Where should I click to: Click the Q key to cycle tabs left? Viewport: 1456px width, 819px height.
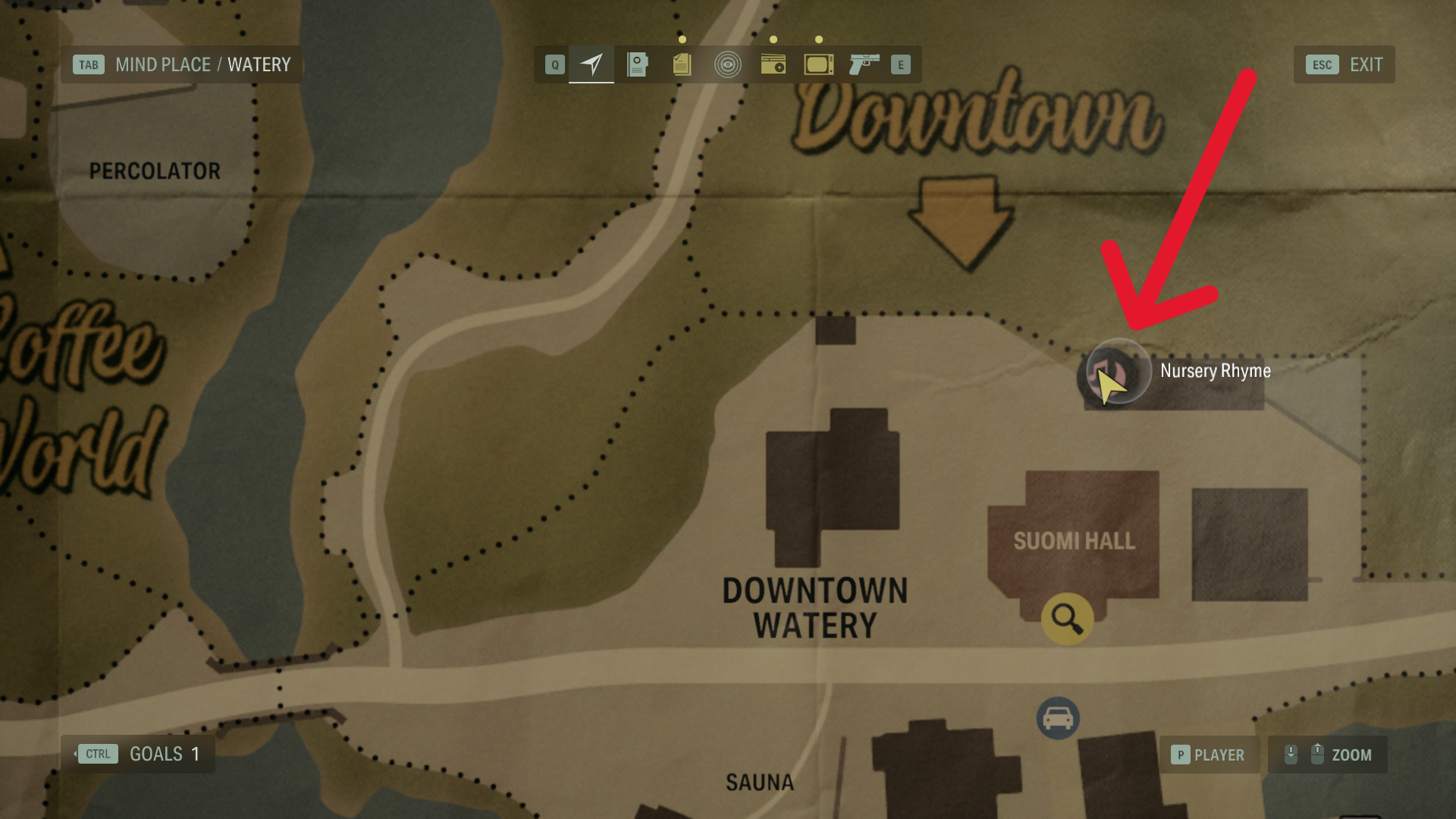point(554,64)
